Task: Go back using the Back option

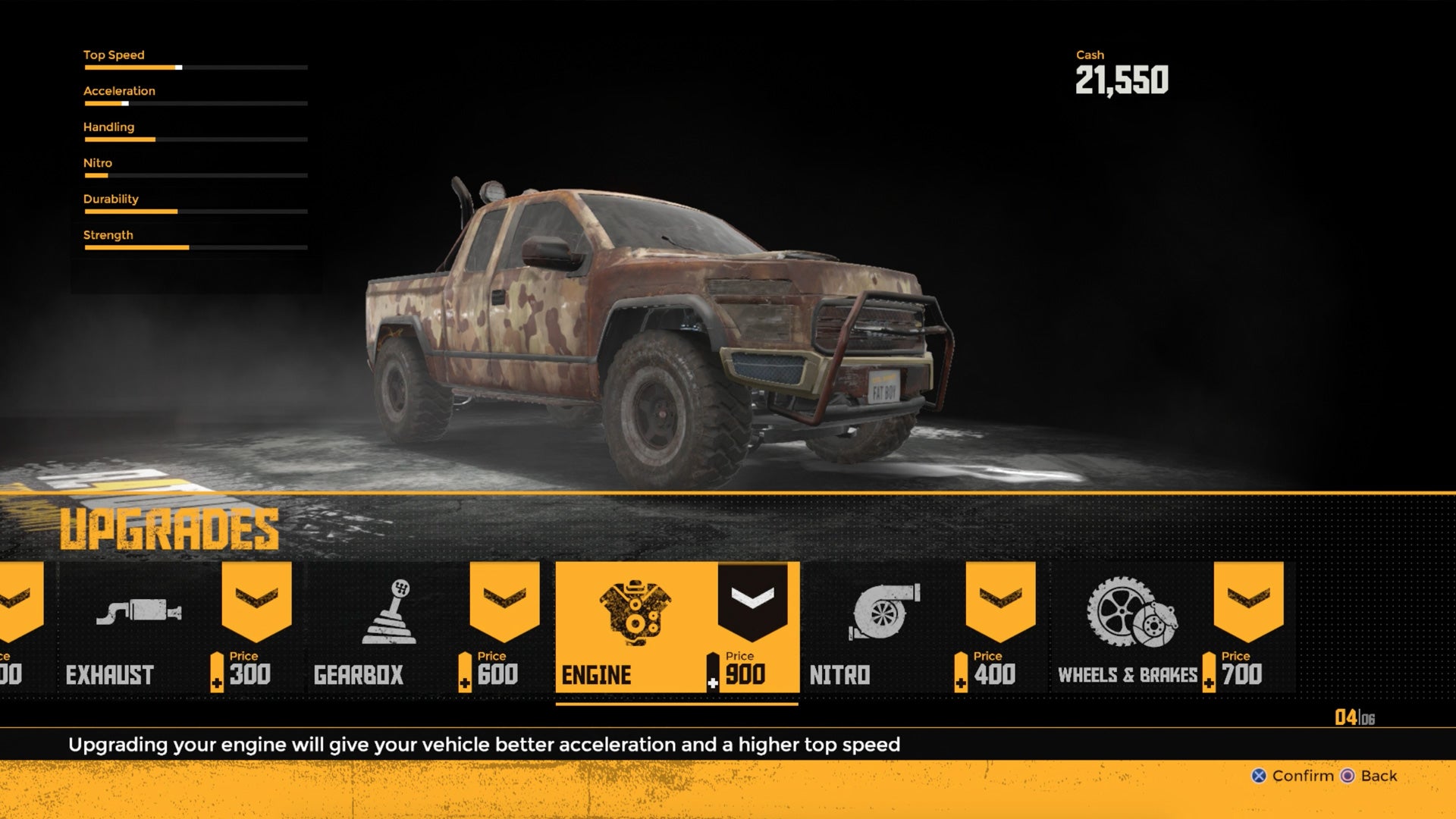Action: [1370, 776]
